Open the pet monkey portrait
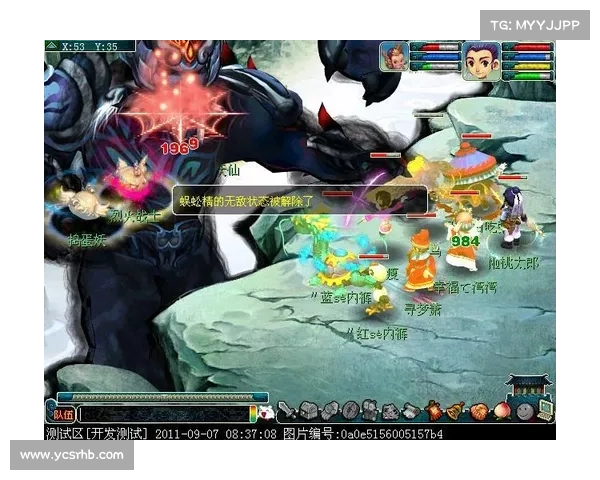Viewport: 600px width, 480px height. point(394,57)
